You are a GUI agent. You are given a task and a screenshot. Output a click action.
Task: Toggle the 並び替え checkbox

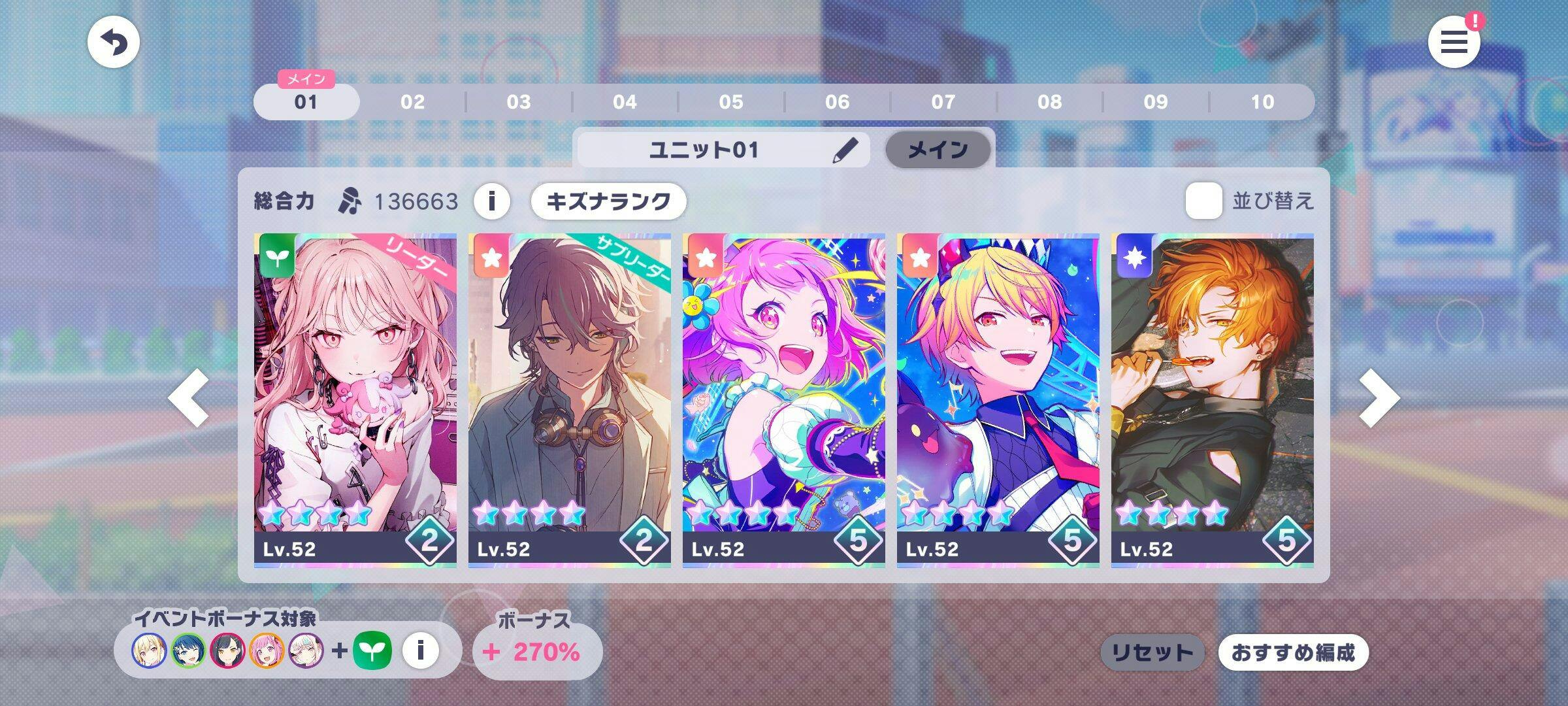click(x=1203, y=201)
